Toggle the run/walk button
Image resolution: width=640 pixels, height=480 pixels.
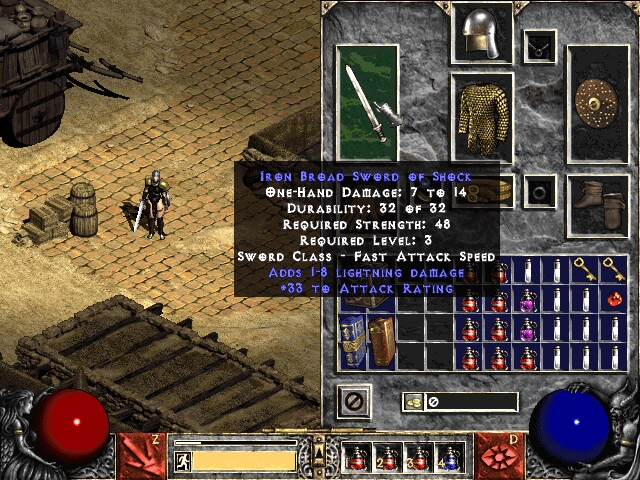point(182,461)
